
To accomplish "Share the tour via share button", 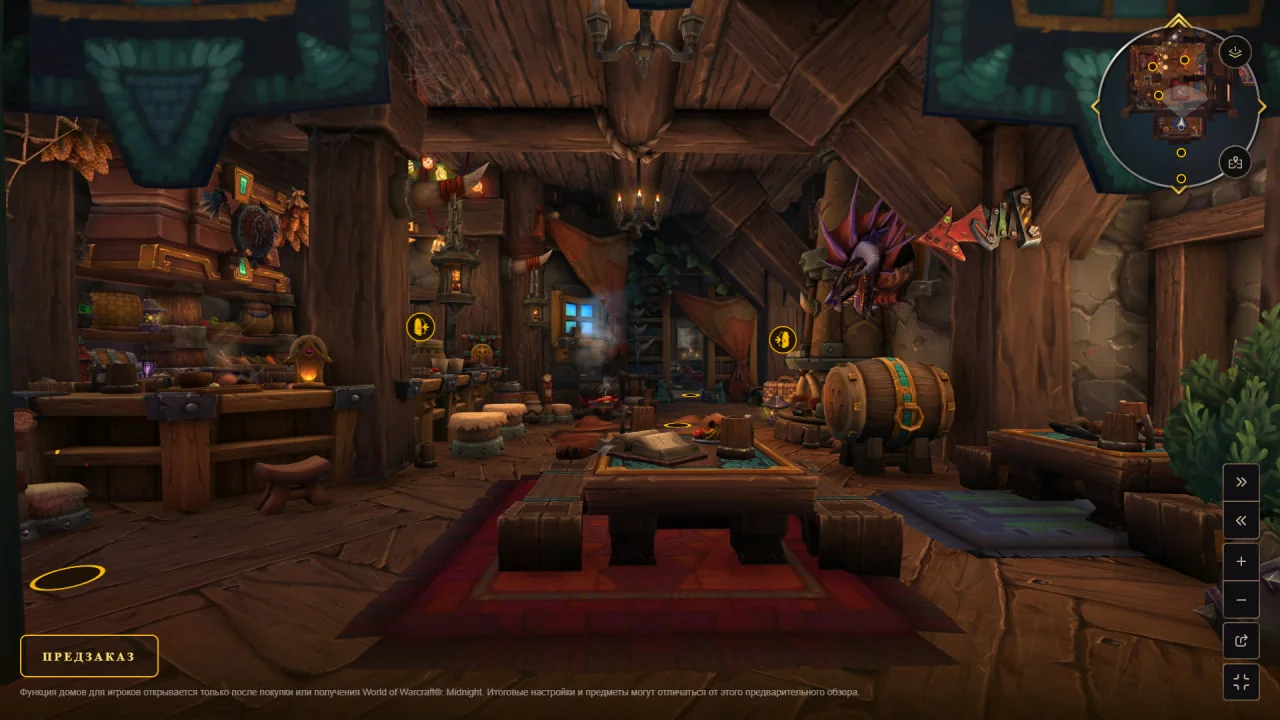I will click(1241, 641).
